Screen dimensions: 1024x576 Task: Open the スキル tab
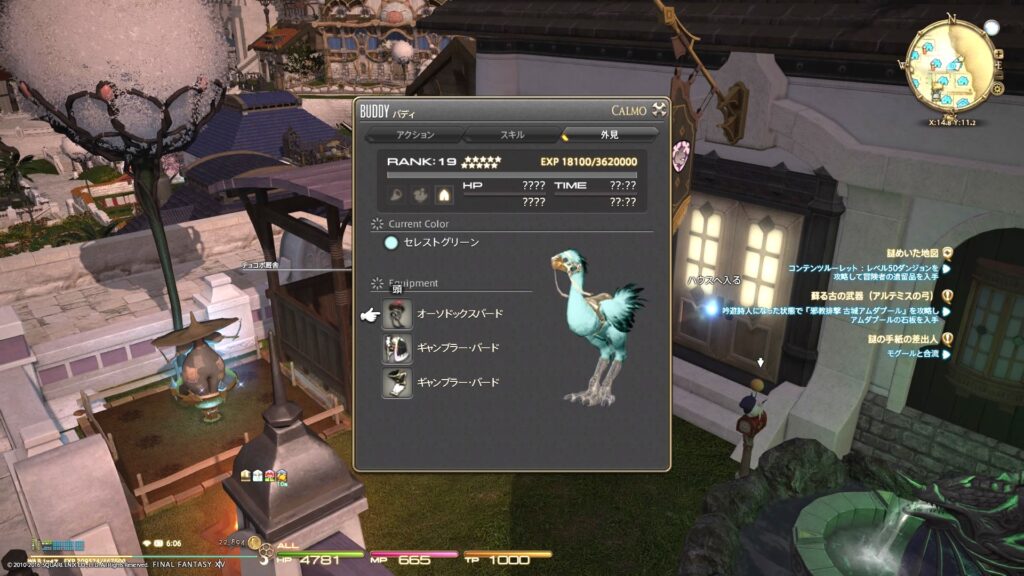tap(512, 134)
